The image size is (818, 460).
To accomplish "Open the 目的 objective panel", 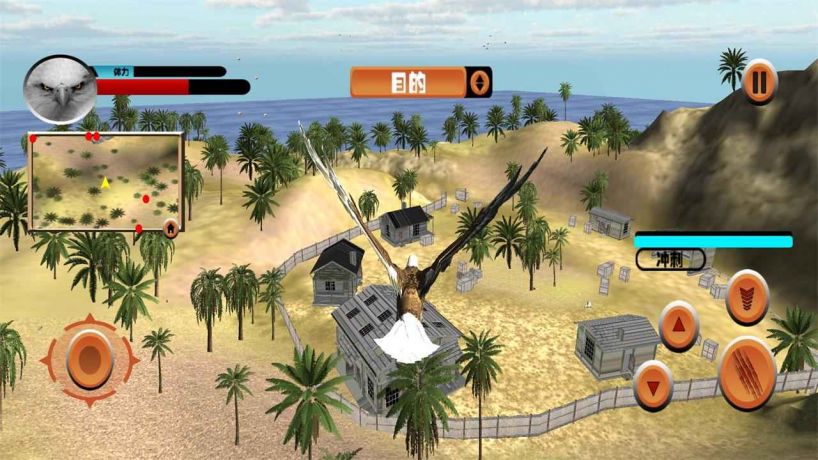I will (x=408, y=82).
